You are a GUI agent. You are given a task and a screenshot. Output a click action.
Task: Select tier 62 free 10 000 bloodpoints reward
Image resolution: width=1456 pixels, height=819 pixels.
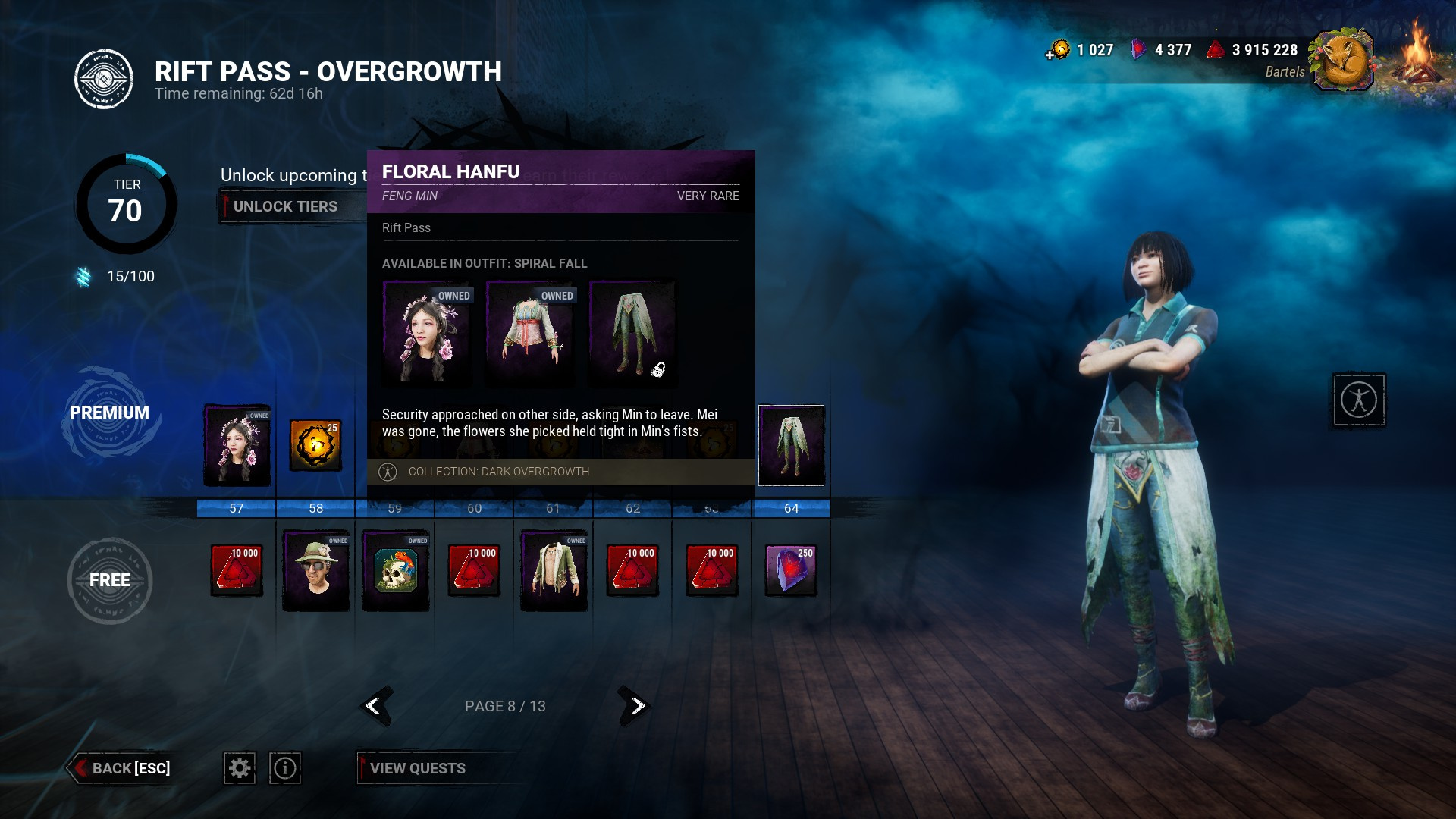(633, 570)
